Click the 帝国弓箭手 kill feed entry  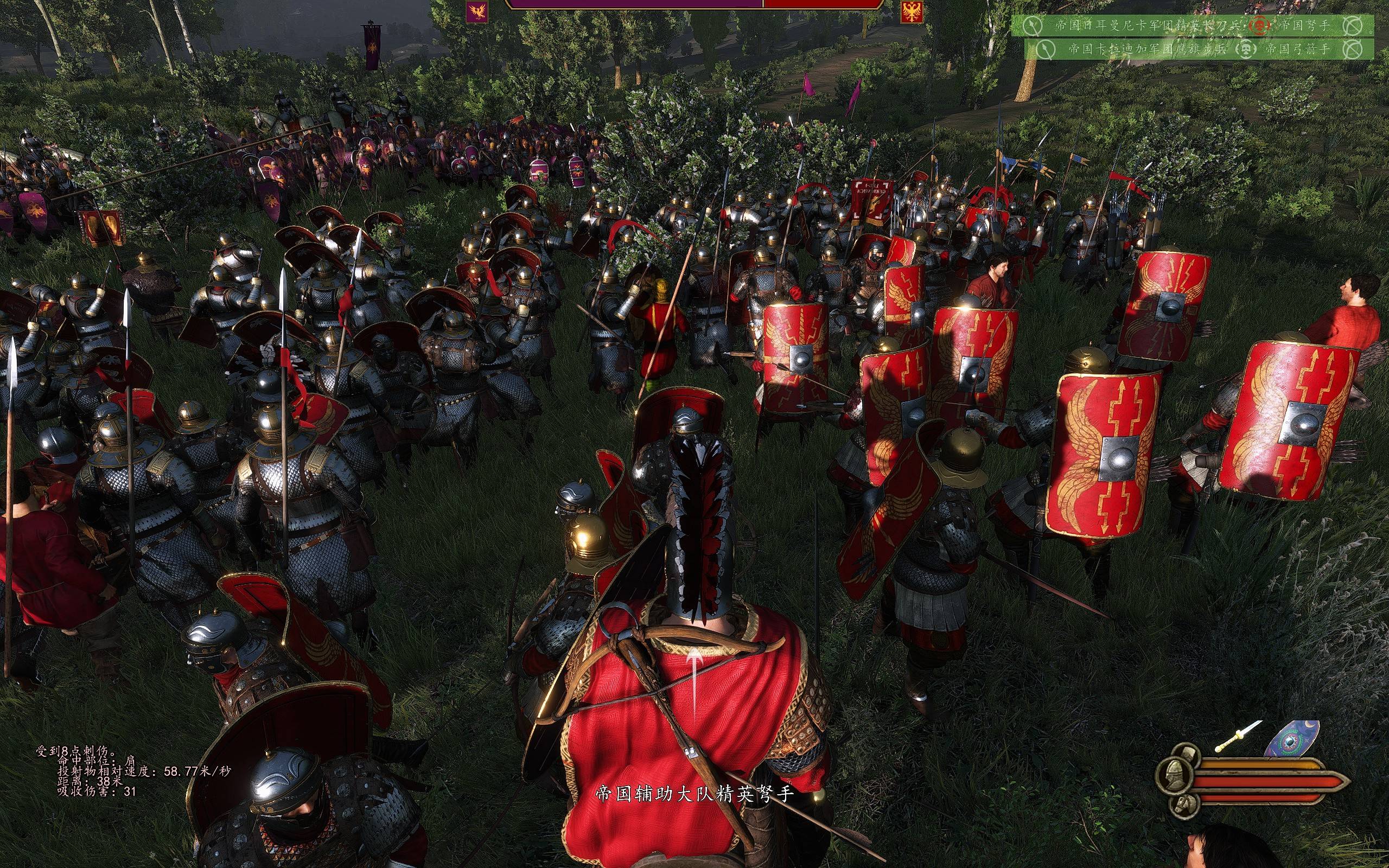tap(1296, 49)
